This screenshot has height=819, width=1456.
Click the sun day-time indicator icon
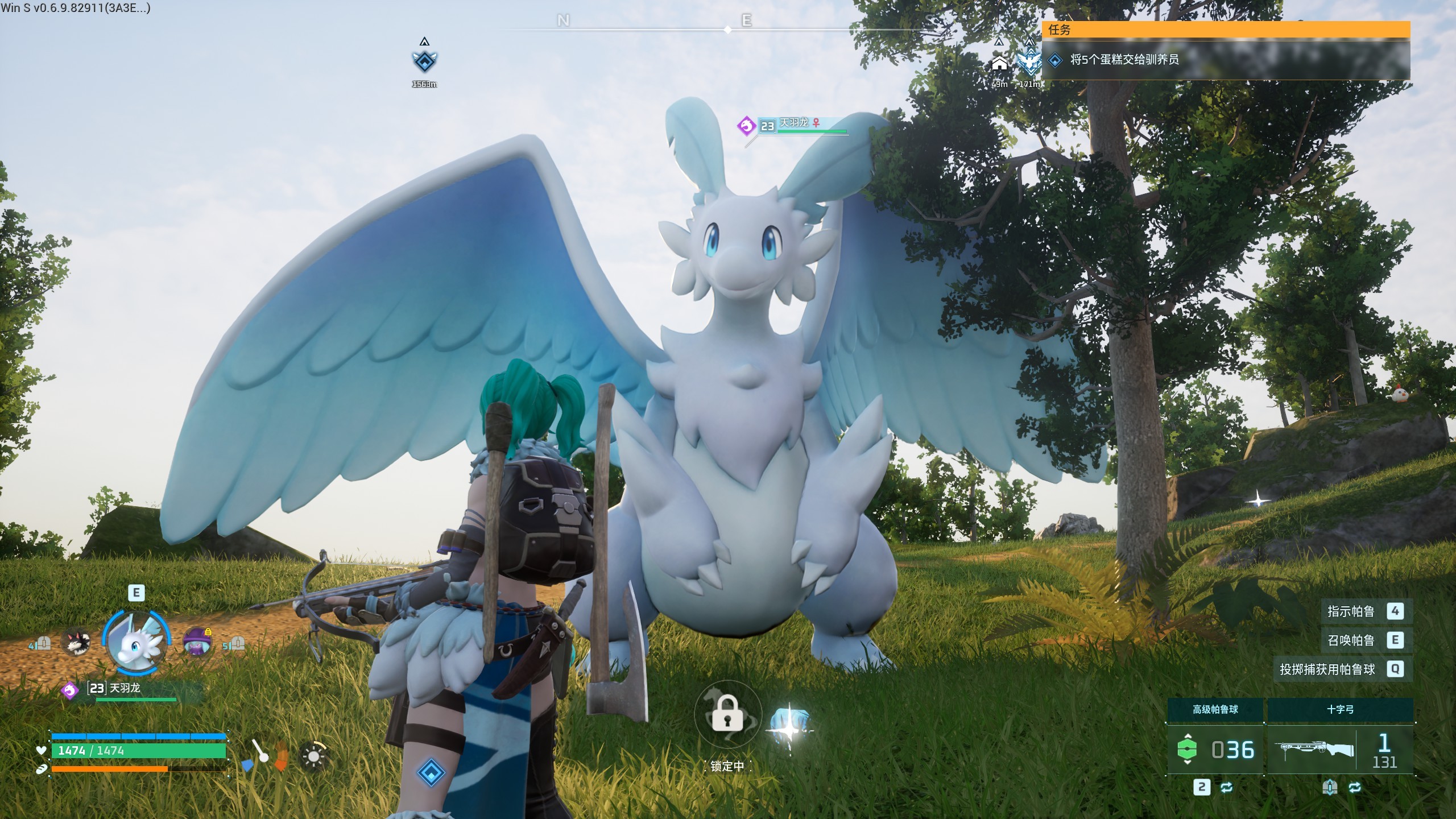313,756
